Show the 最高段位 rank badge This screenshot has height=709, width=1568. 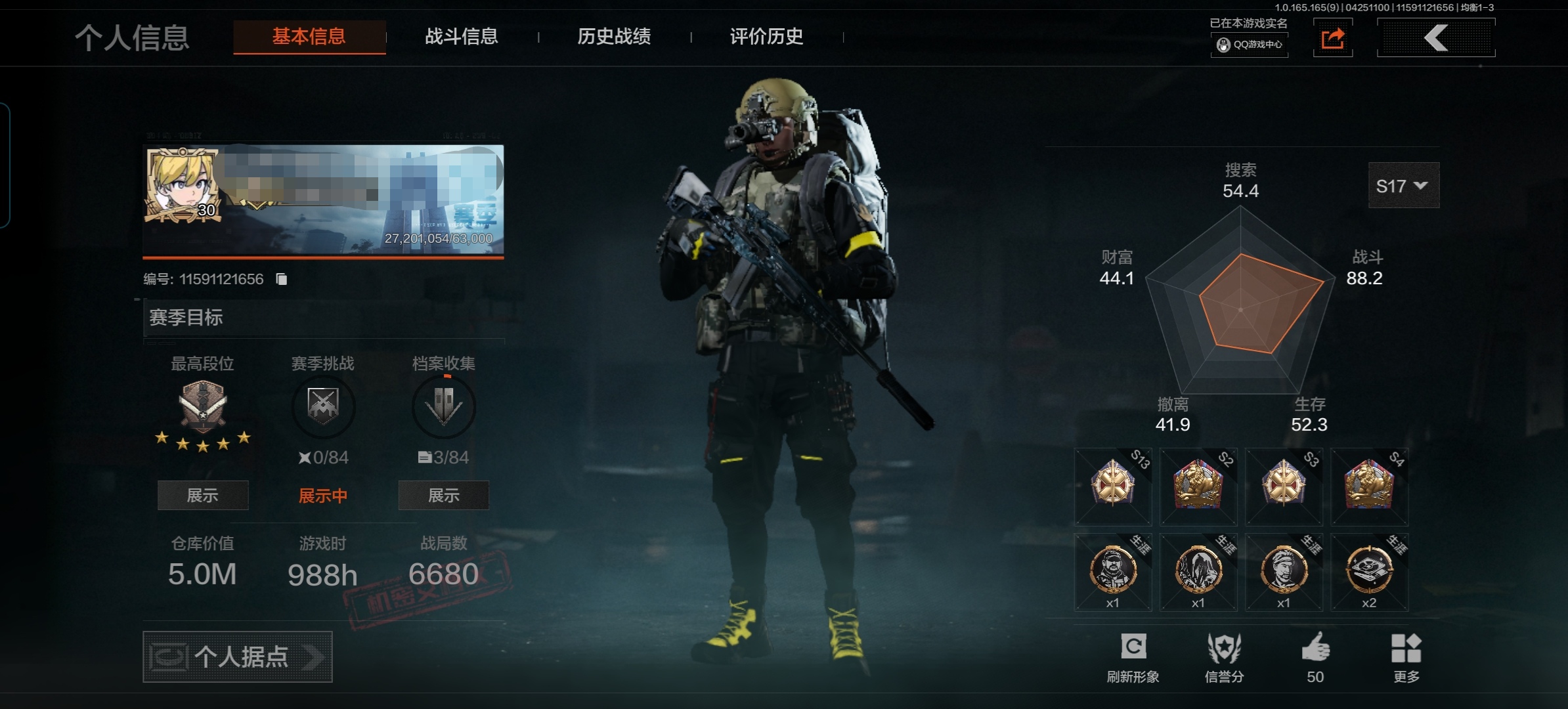203,495
